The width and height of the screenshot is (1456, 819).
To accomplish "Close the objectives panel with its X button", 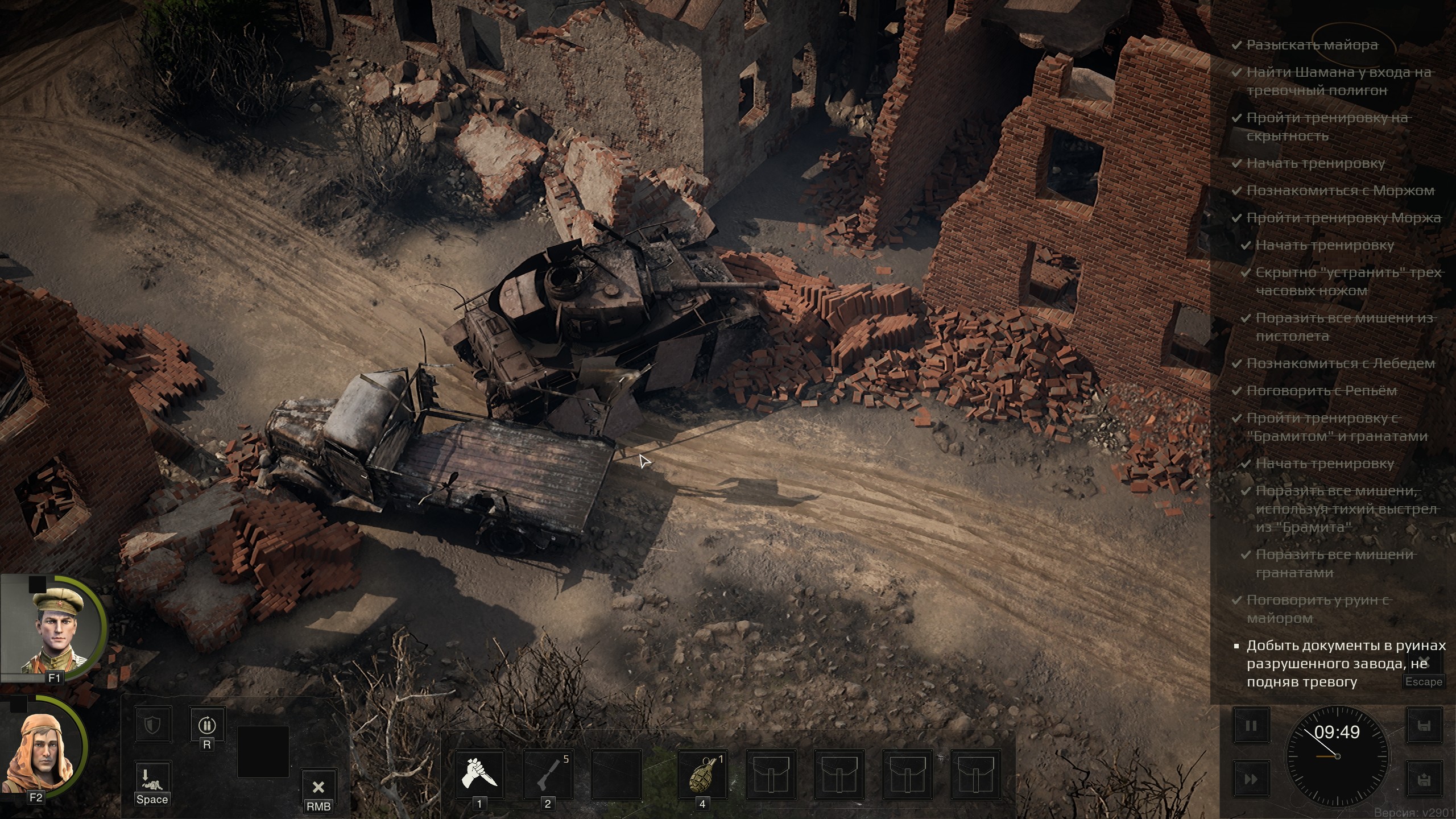I will coord(1424,661).
